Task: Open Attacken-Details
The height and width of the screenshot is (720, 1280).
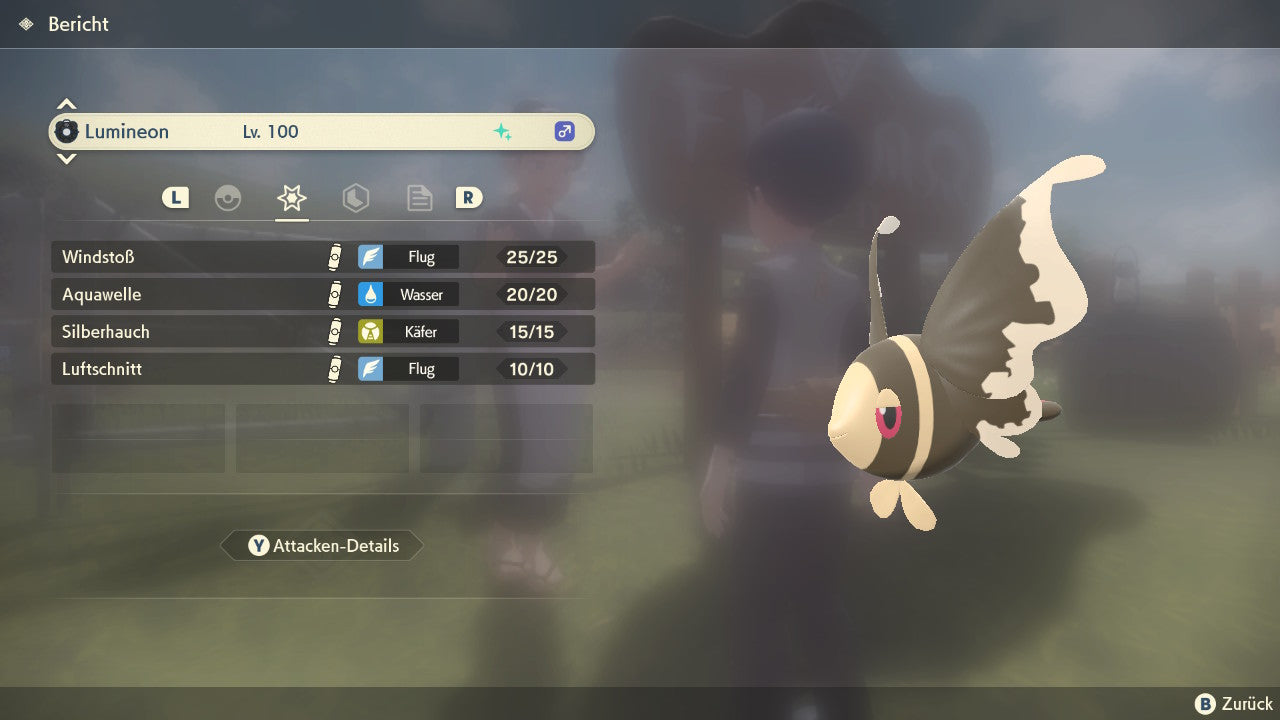Action: [x=322, y=546]
